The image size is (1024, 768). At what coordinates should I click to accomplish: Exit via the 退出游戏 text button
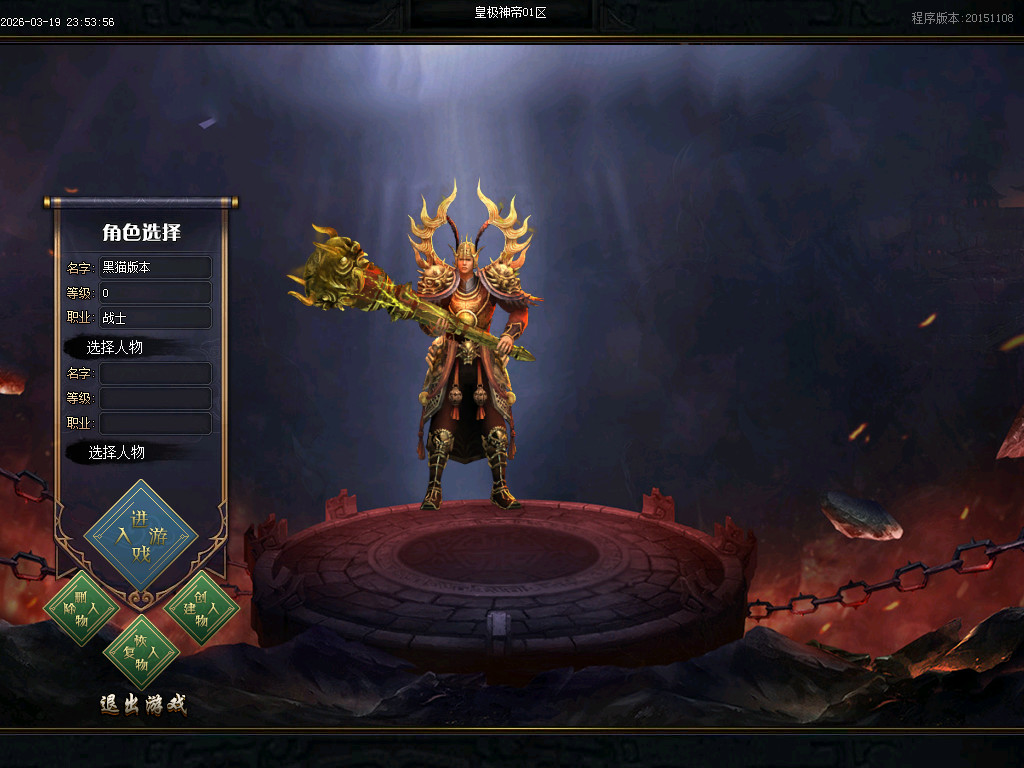pos(143,704)
